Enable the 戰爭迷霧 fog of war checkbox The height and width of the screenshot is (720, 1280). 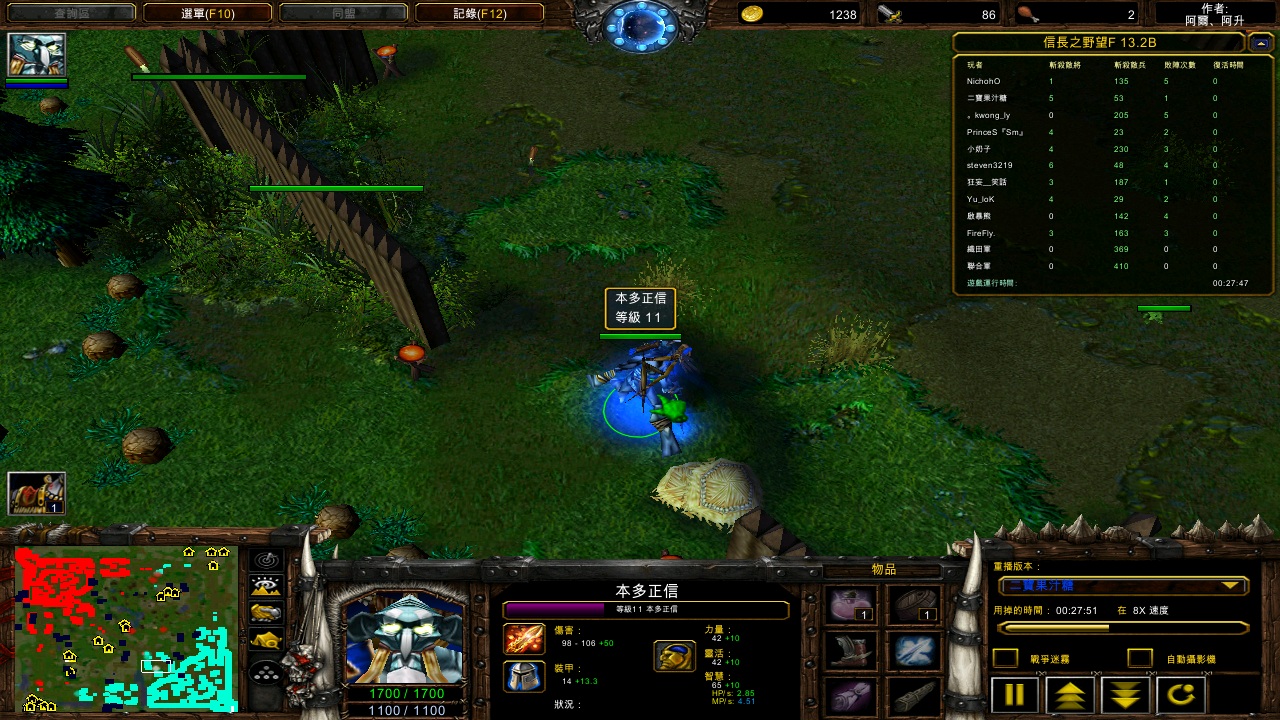(x=1005, y=658)
